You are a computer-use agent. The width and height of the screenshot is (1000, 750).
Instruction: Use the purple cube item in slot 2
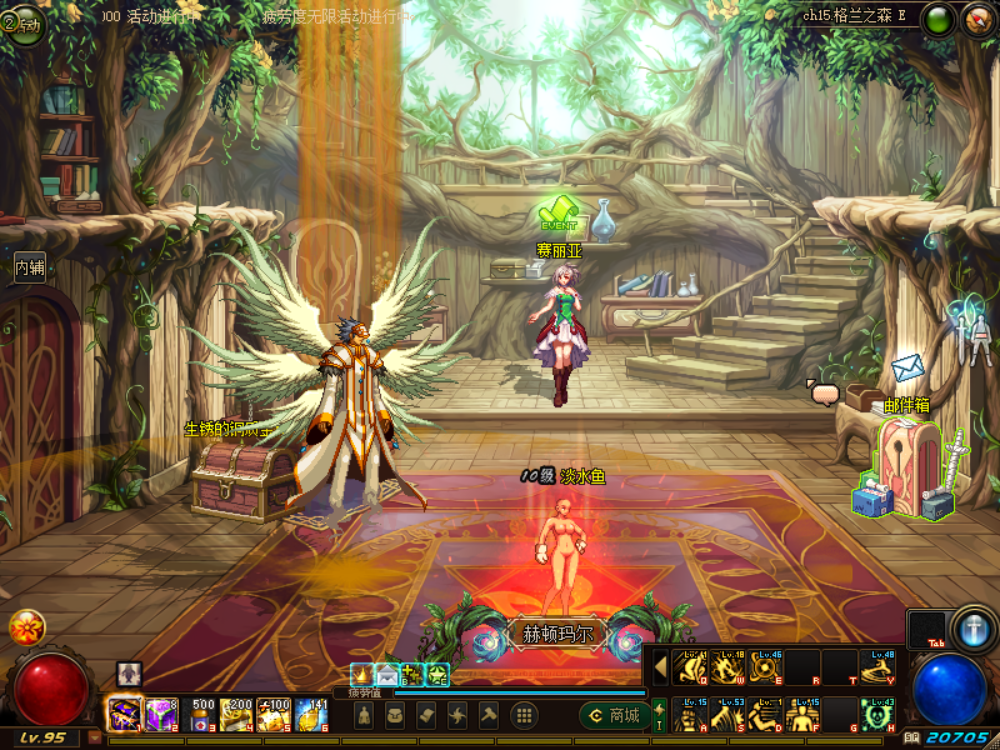162,714
